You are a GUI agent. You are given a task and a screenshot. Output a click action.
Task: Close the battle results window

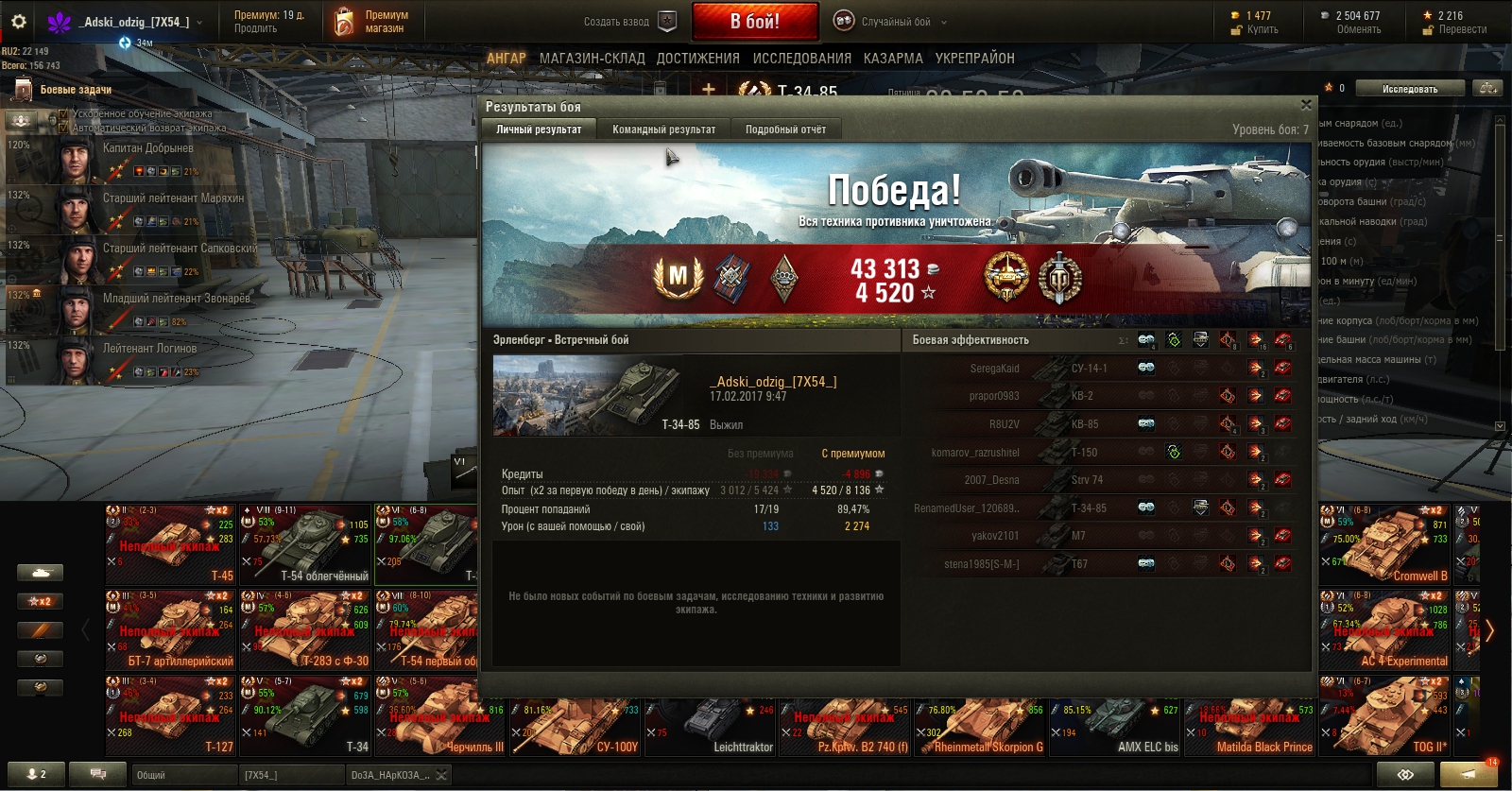point(1306,105)
